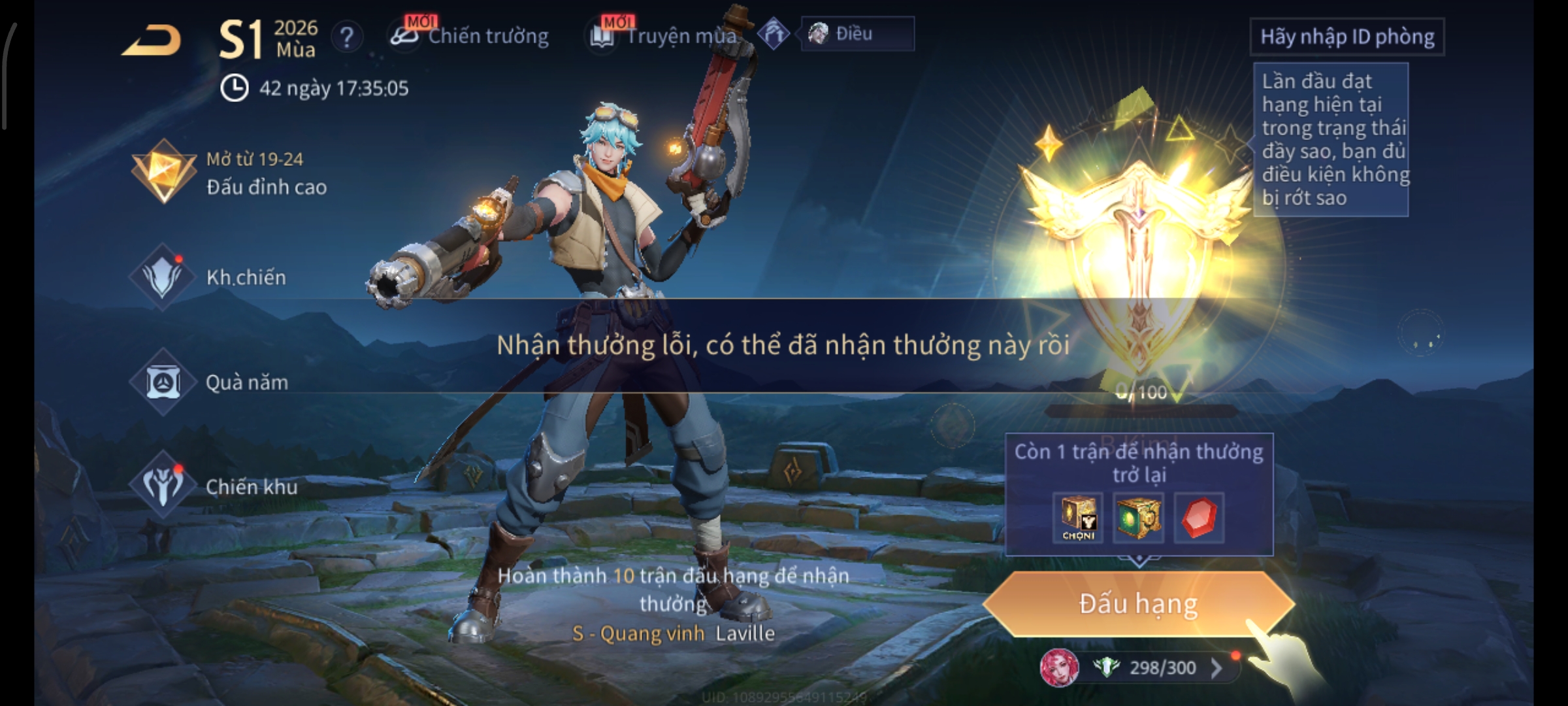Viewport: 1568px width, 706px height.
Task: Start a ranked match with Đấu hạng
Action: [x=1138, y=604]
